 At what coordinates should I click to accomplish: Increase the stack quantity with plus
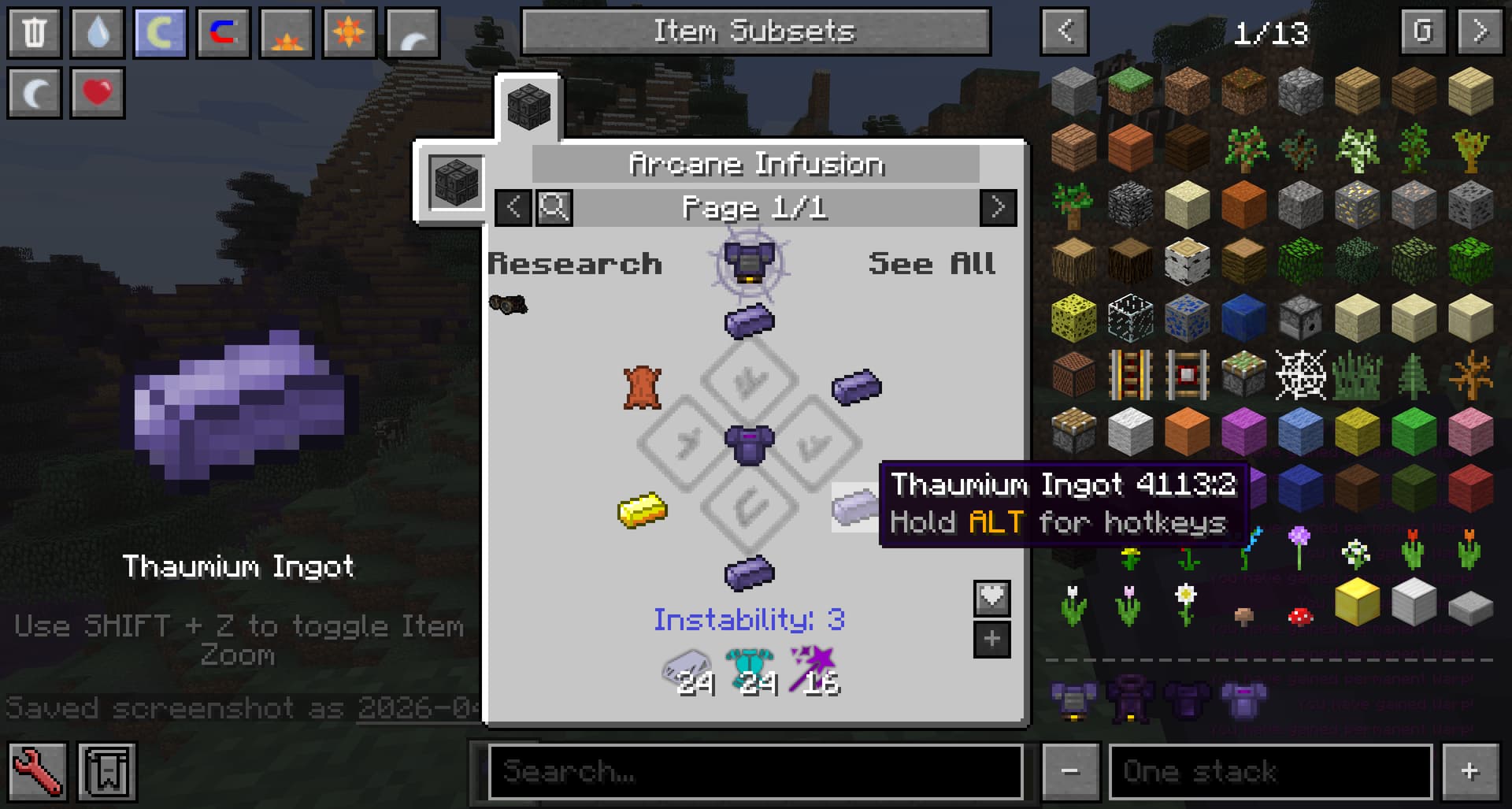point(1469,771)
